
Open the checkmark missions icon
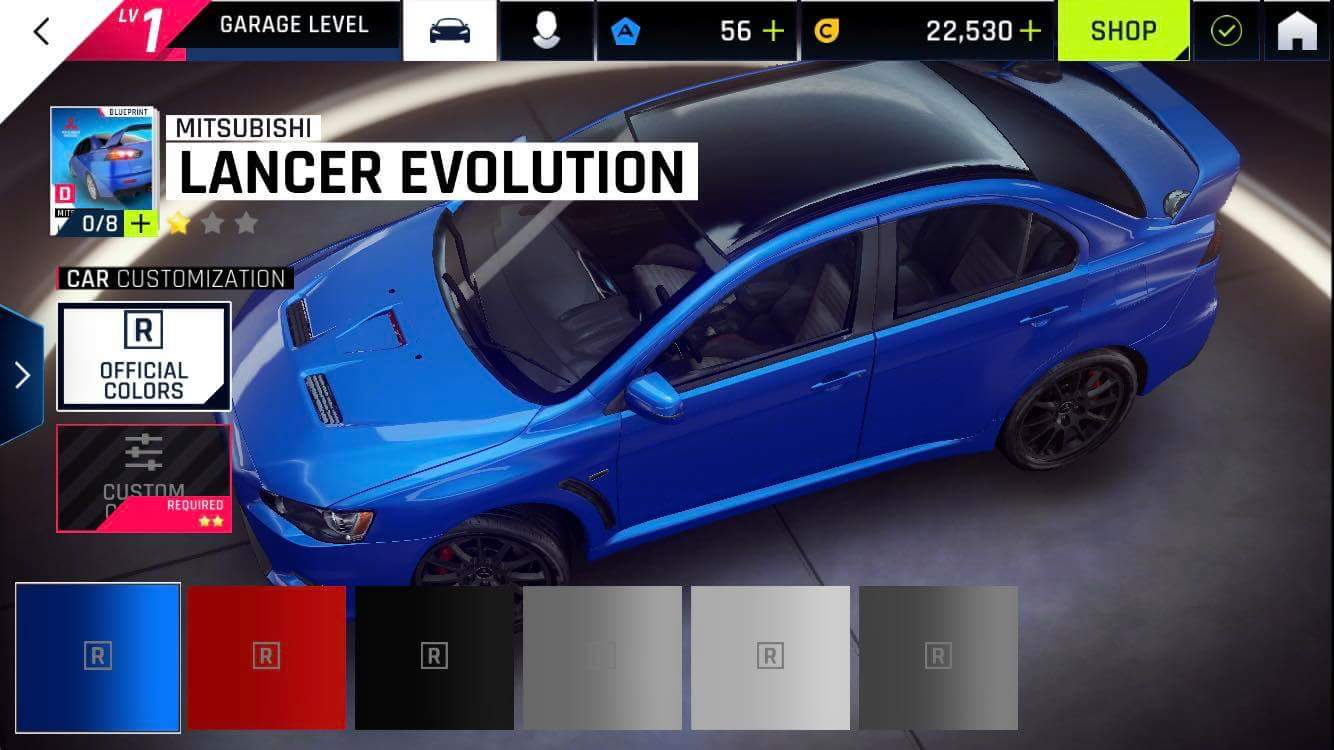[1226, 31]
